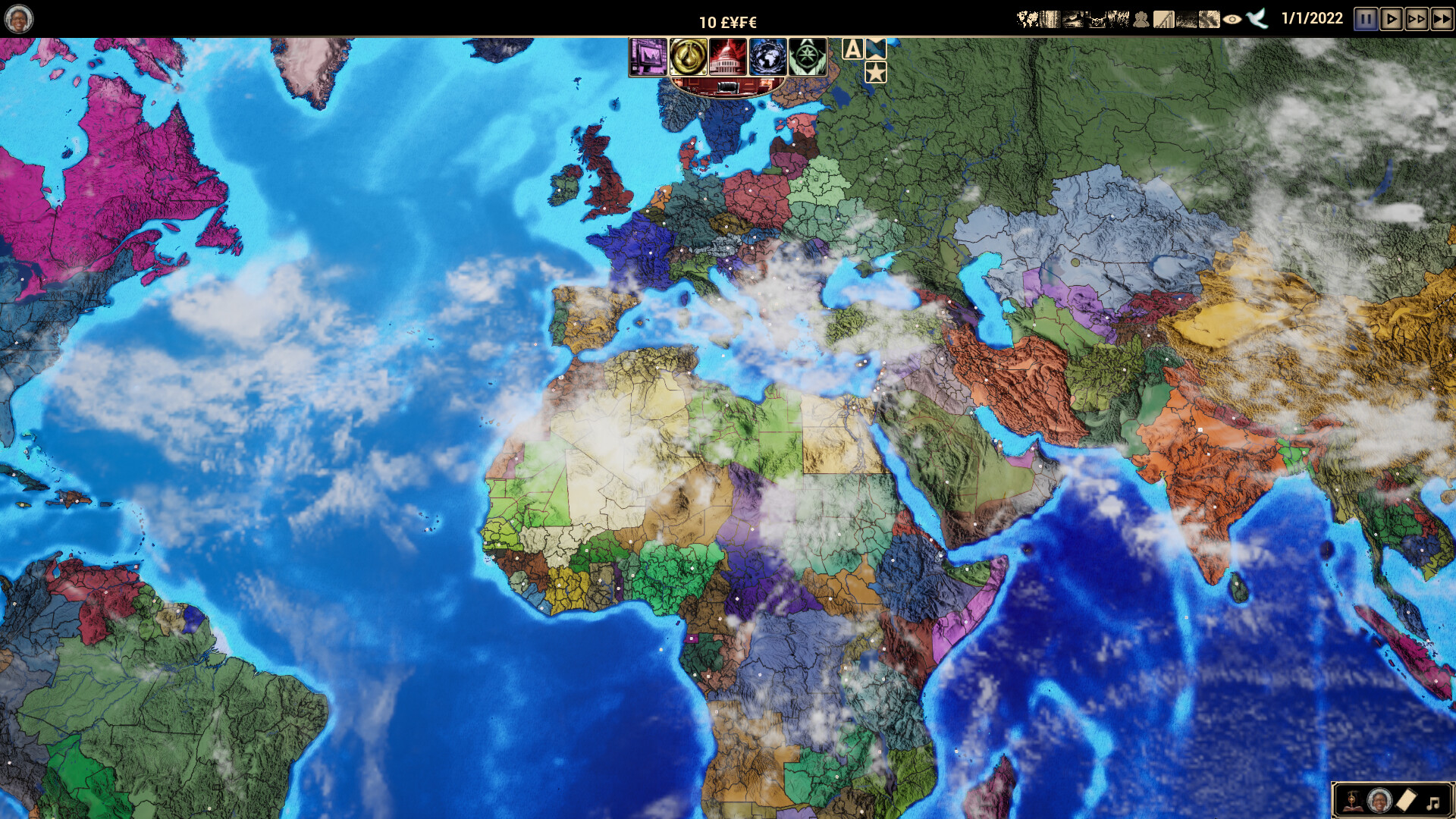Screen dimensions: 1456x819
Task: Open the purple stock chart economy panel
Action: [648, 57]
